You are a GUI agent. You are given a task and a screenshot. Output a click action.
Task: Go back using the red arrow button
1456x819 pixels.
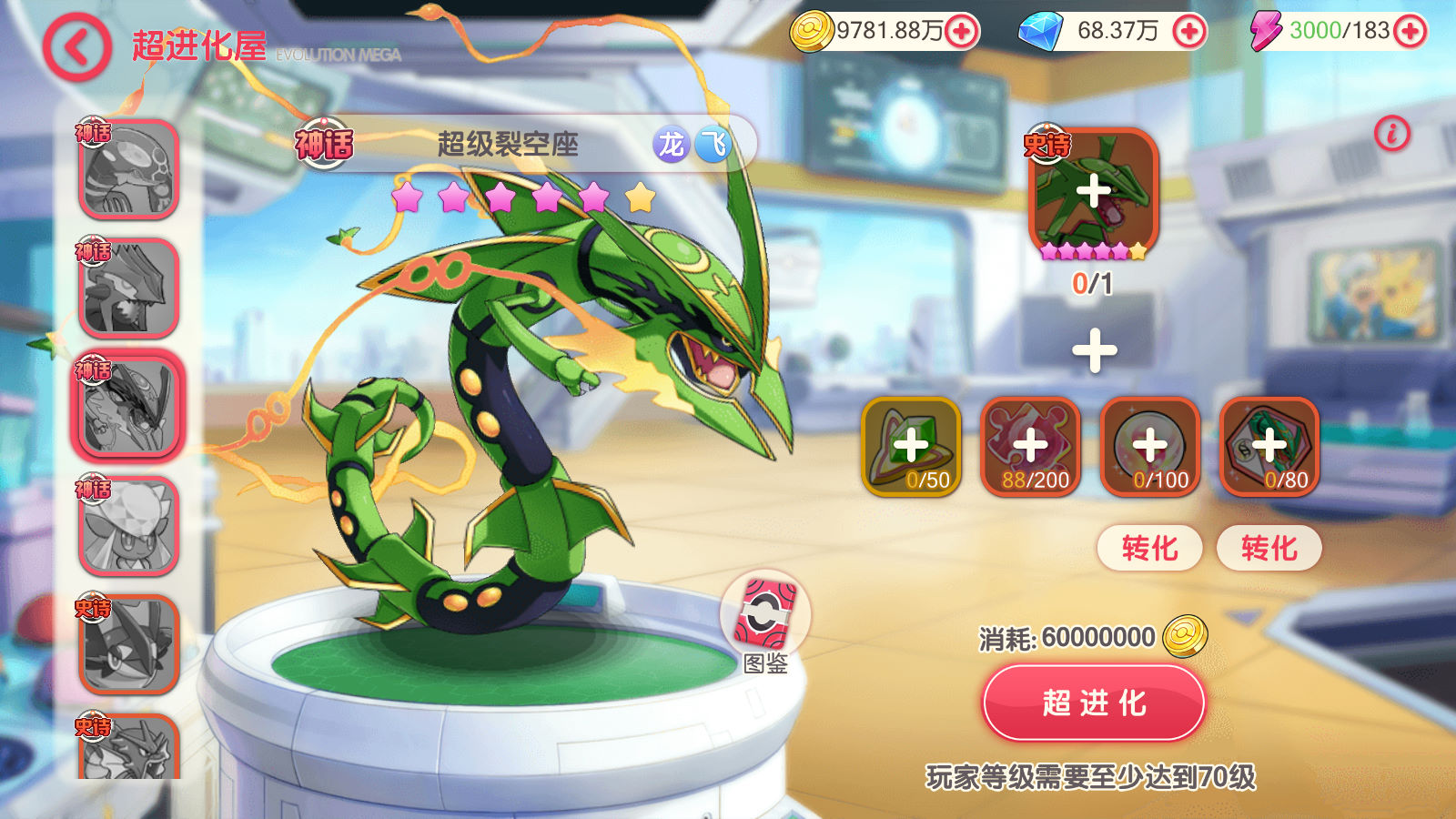[x=76, y=47]
